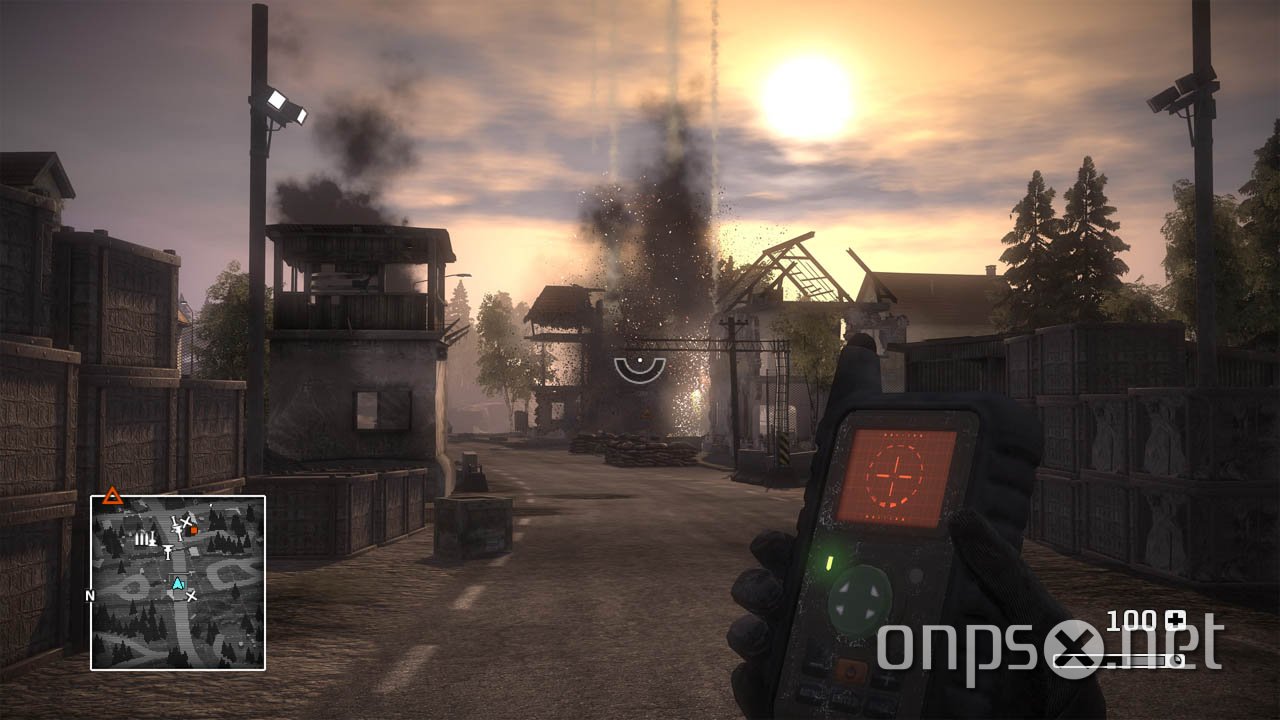The width and height of the screenshot is (1280, 720).
Task: Click the orange objective triangle above the minimap
Action: point(113,494)
